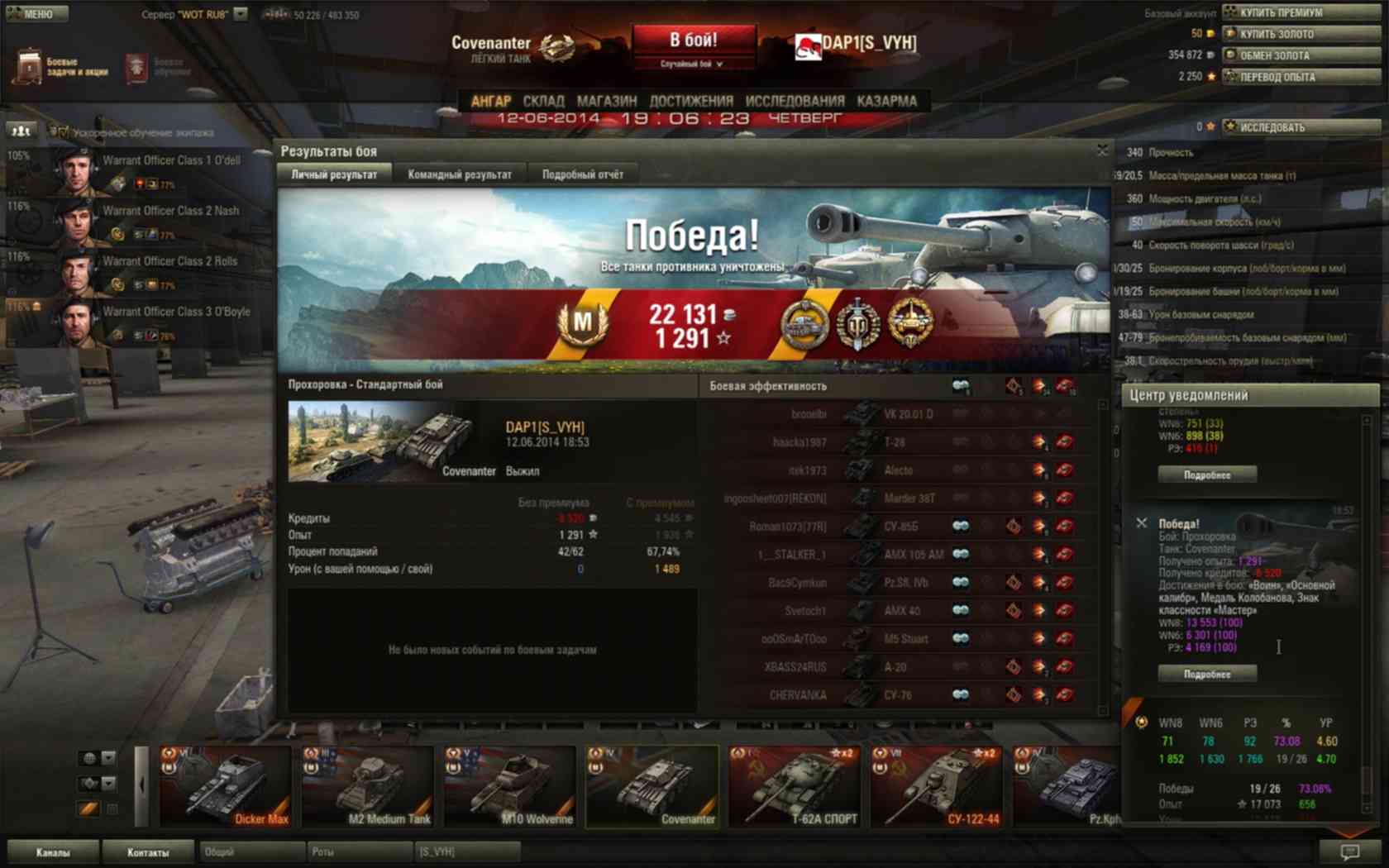Open the Меню button
The width and height of the screenshot is (1389, 868).
coord(35,13)
